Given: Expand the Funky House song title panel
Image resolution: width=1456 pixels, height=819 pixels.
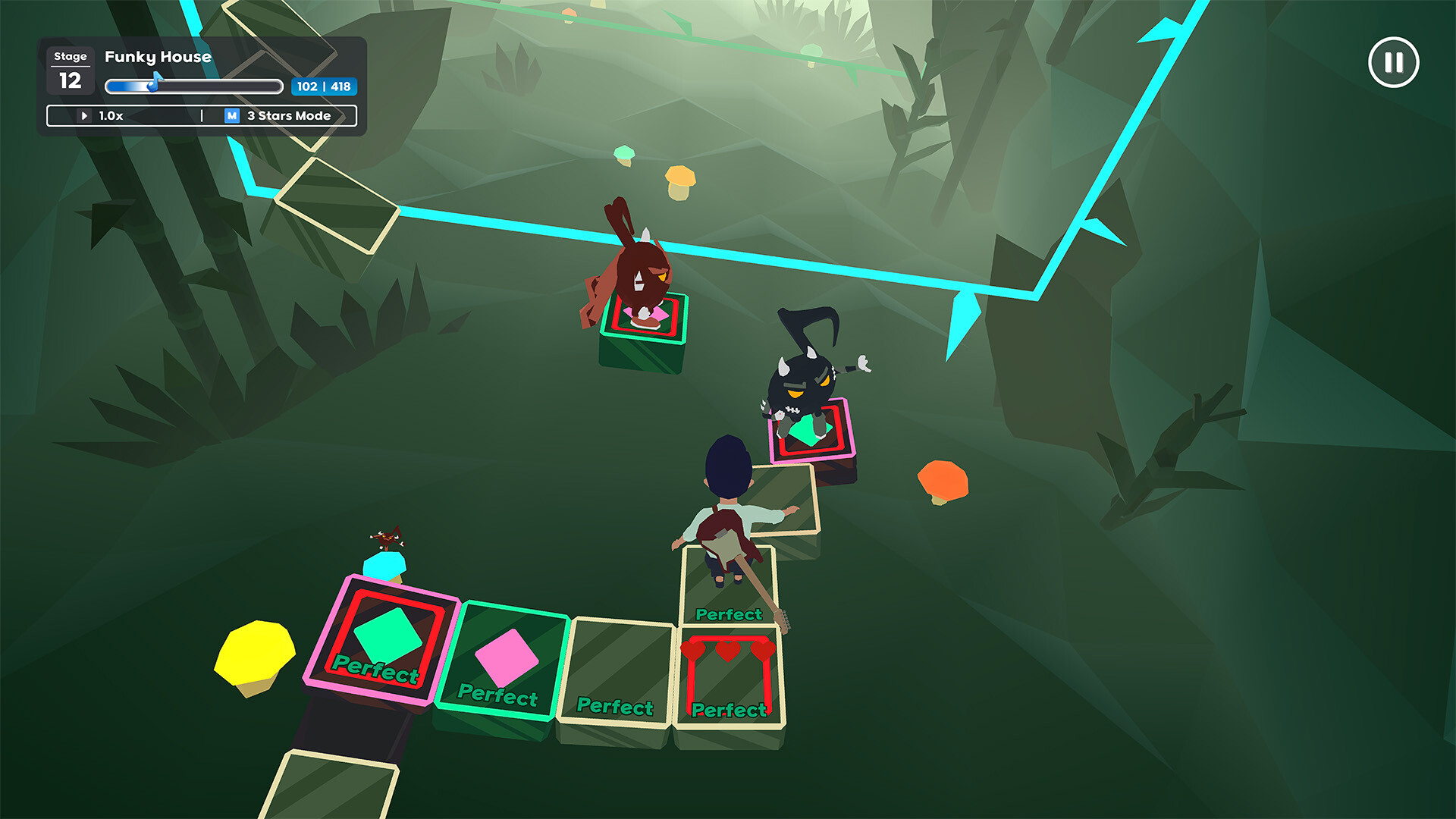Looking at the screenshot, I should pyautogui.click(x=157, y=57).
